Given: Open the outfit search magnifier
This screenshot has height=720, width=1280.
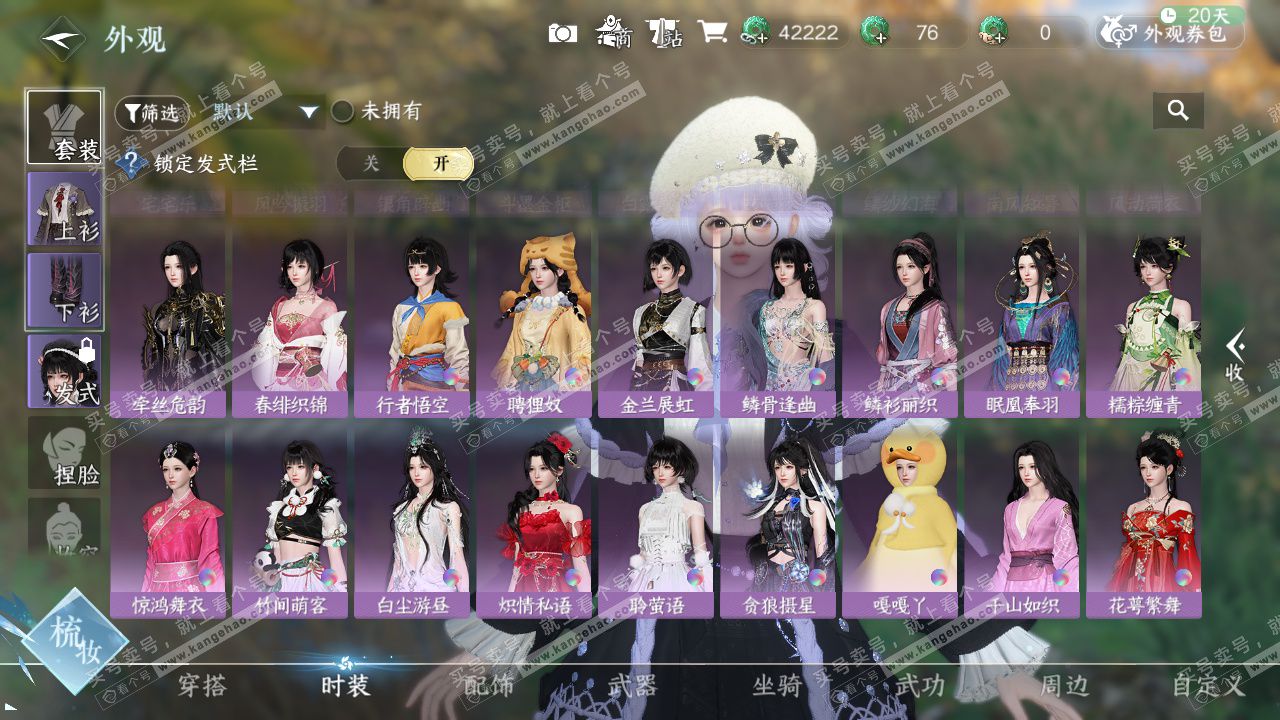Looking at the screenshot, I should coord(1178,111).
